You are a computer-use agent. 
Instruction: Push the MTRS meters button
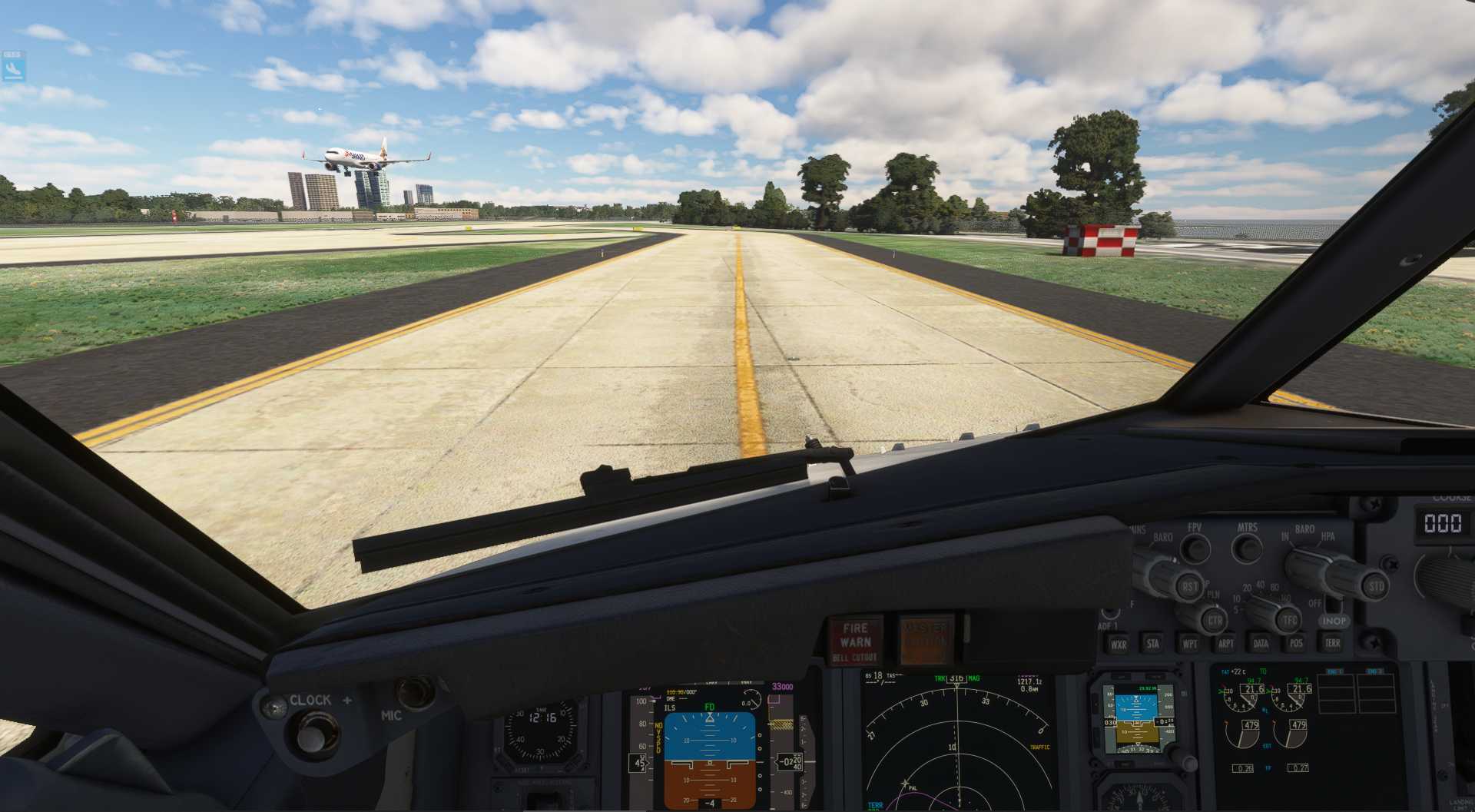(1246, 548)
